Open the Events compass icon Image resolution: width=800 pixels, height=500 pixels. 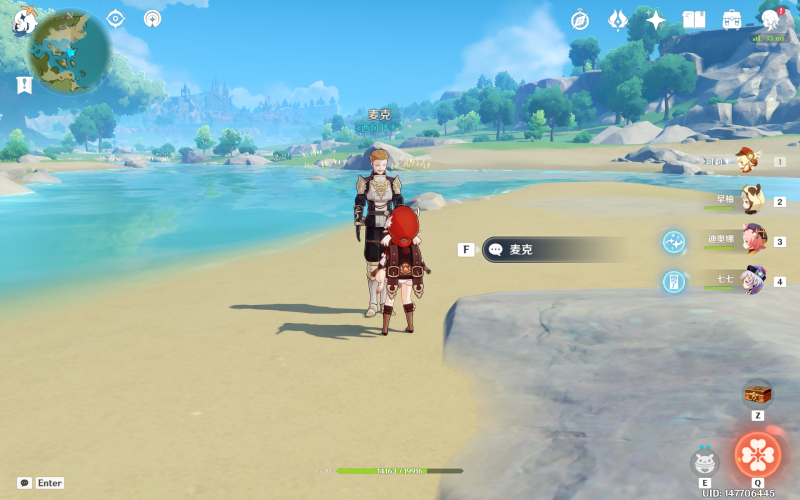(580, 19)
